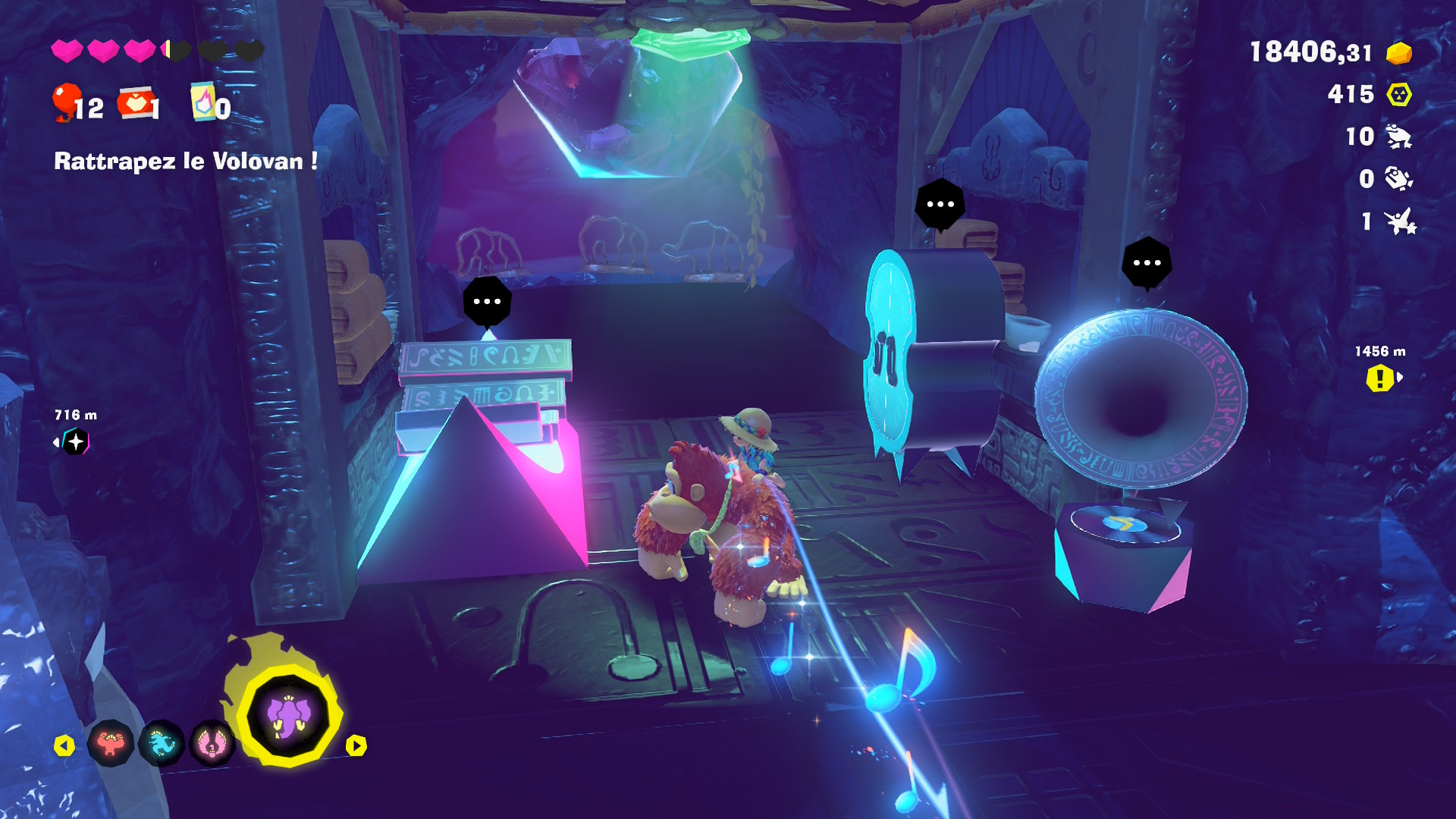Click the yellow right arrow beside the transformations
The image size is (1456, 819).
coord(356,746)
